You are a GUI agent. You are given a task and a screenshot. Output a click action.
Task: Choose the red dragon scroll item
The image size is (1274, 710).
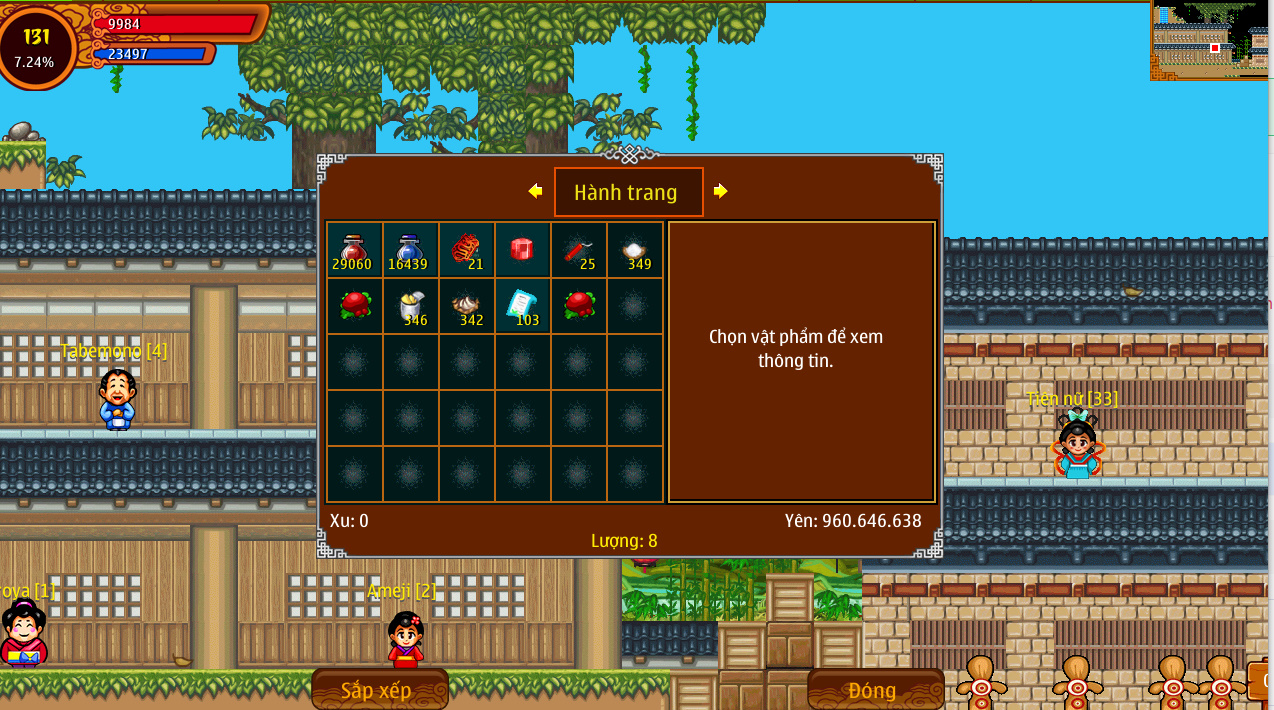coord(466,250)
